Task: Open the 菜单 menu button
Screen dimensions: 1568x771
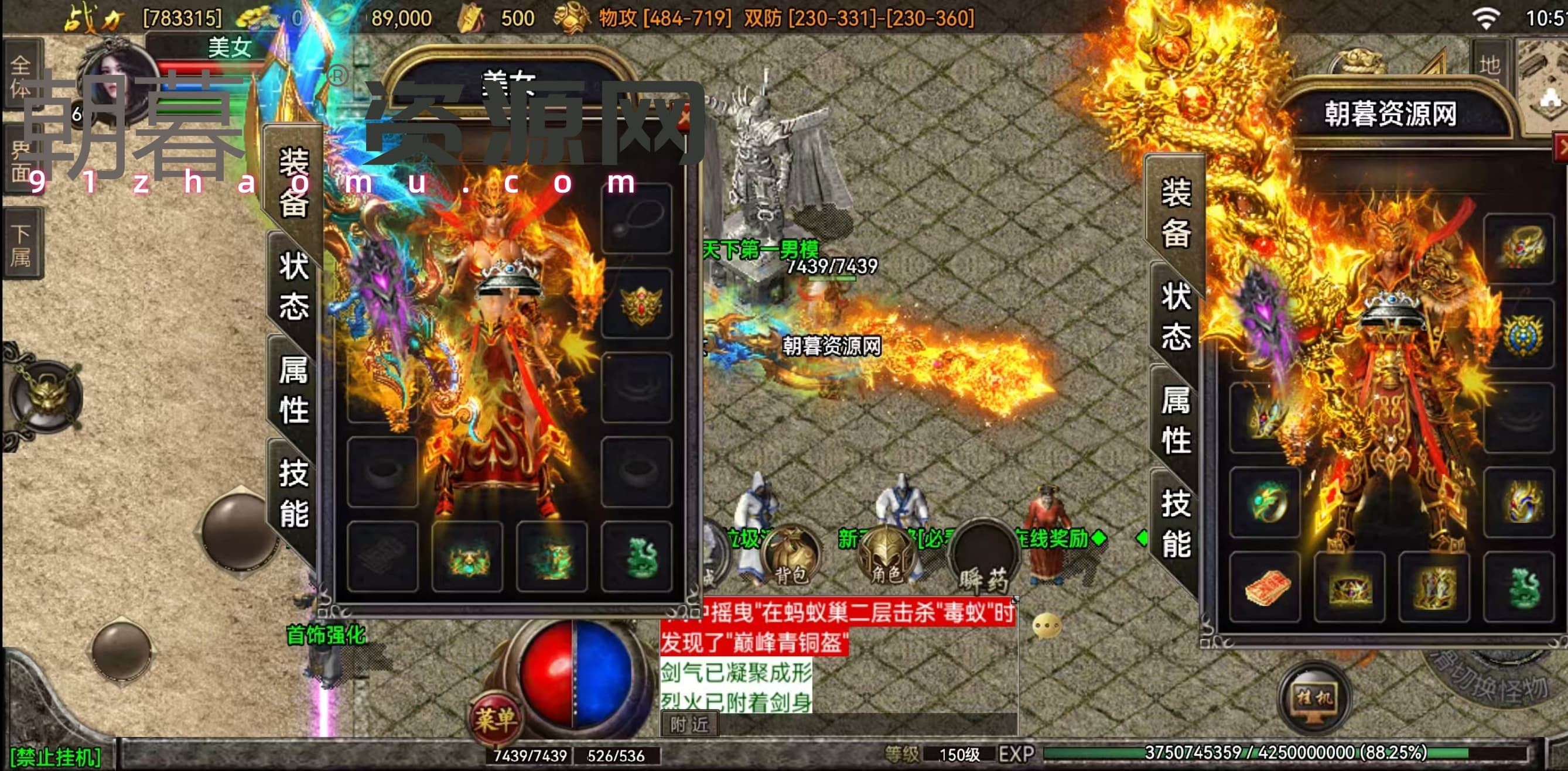Action: coord(496,721)
